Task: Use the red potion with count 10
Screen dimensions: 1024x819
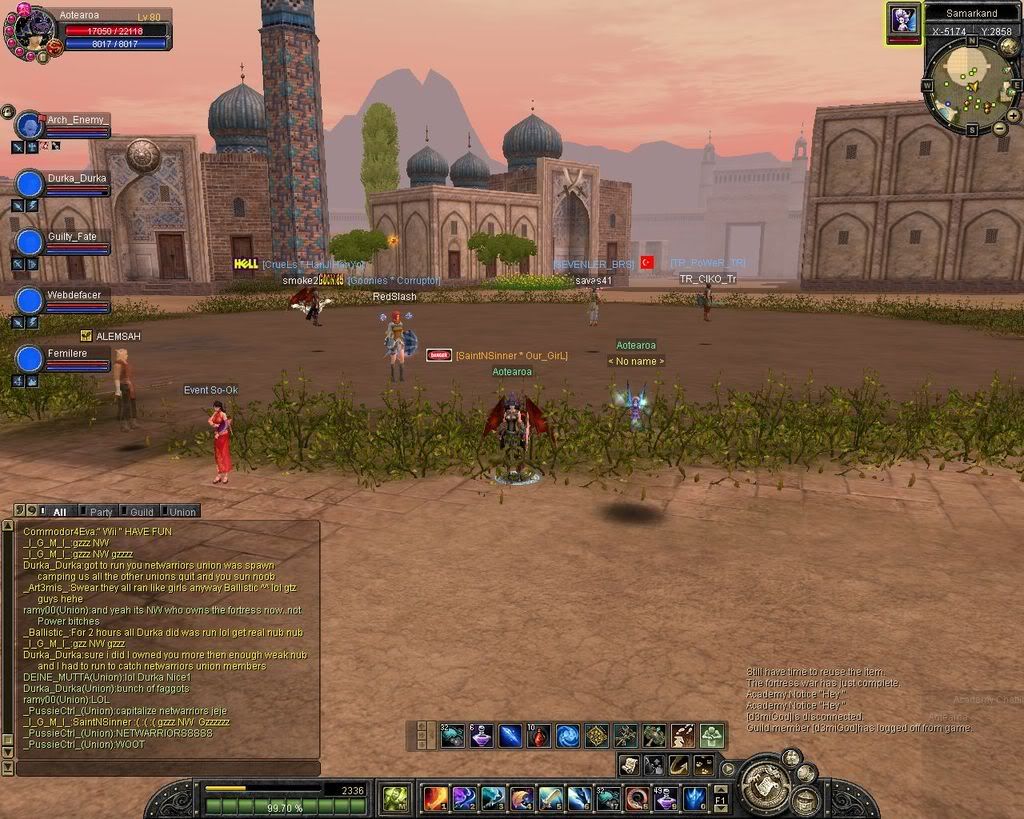Action: [539, 737]
